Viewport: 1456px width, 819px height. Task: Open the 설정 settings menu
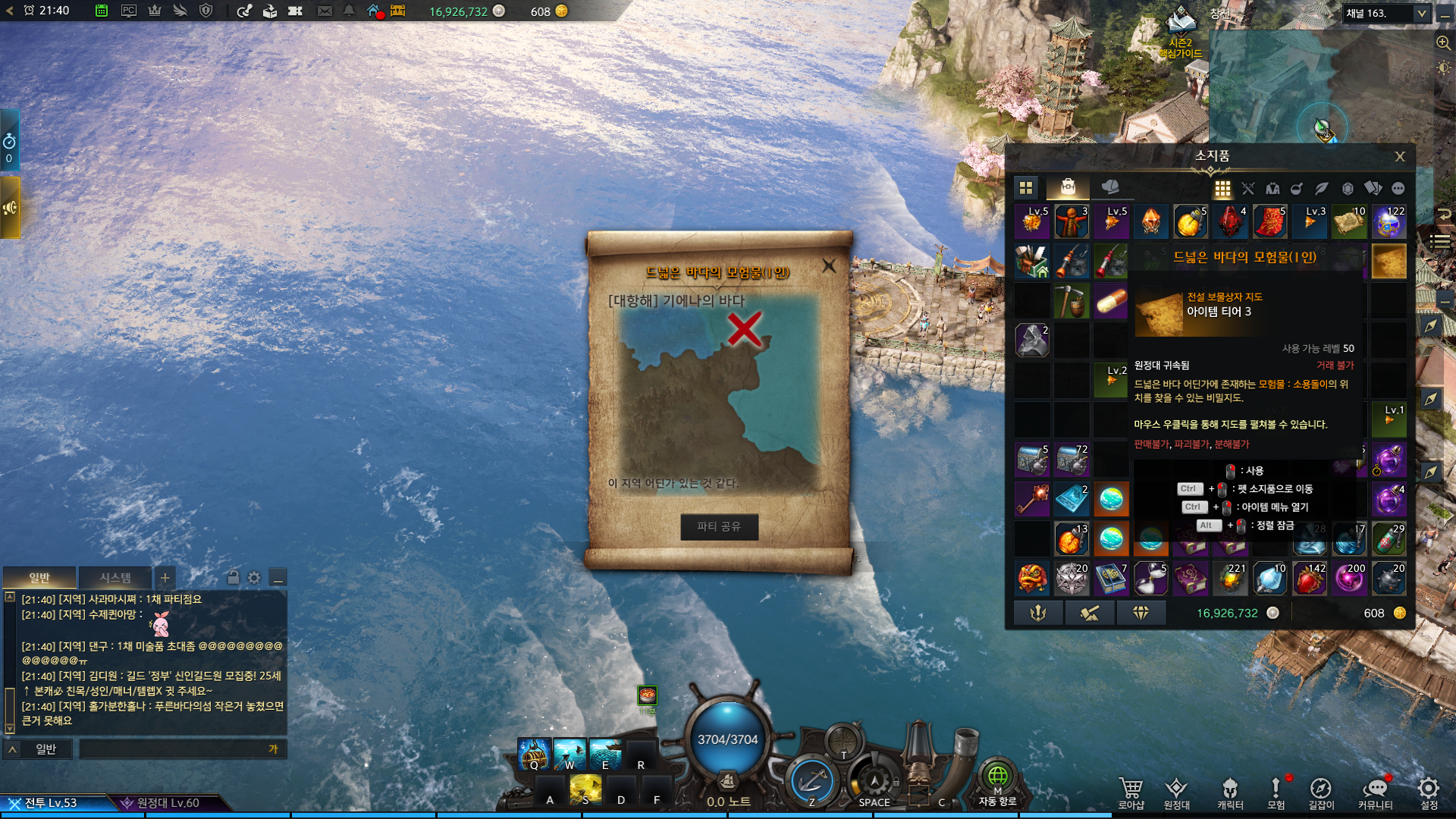tap(1429, 793)
